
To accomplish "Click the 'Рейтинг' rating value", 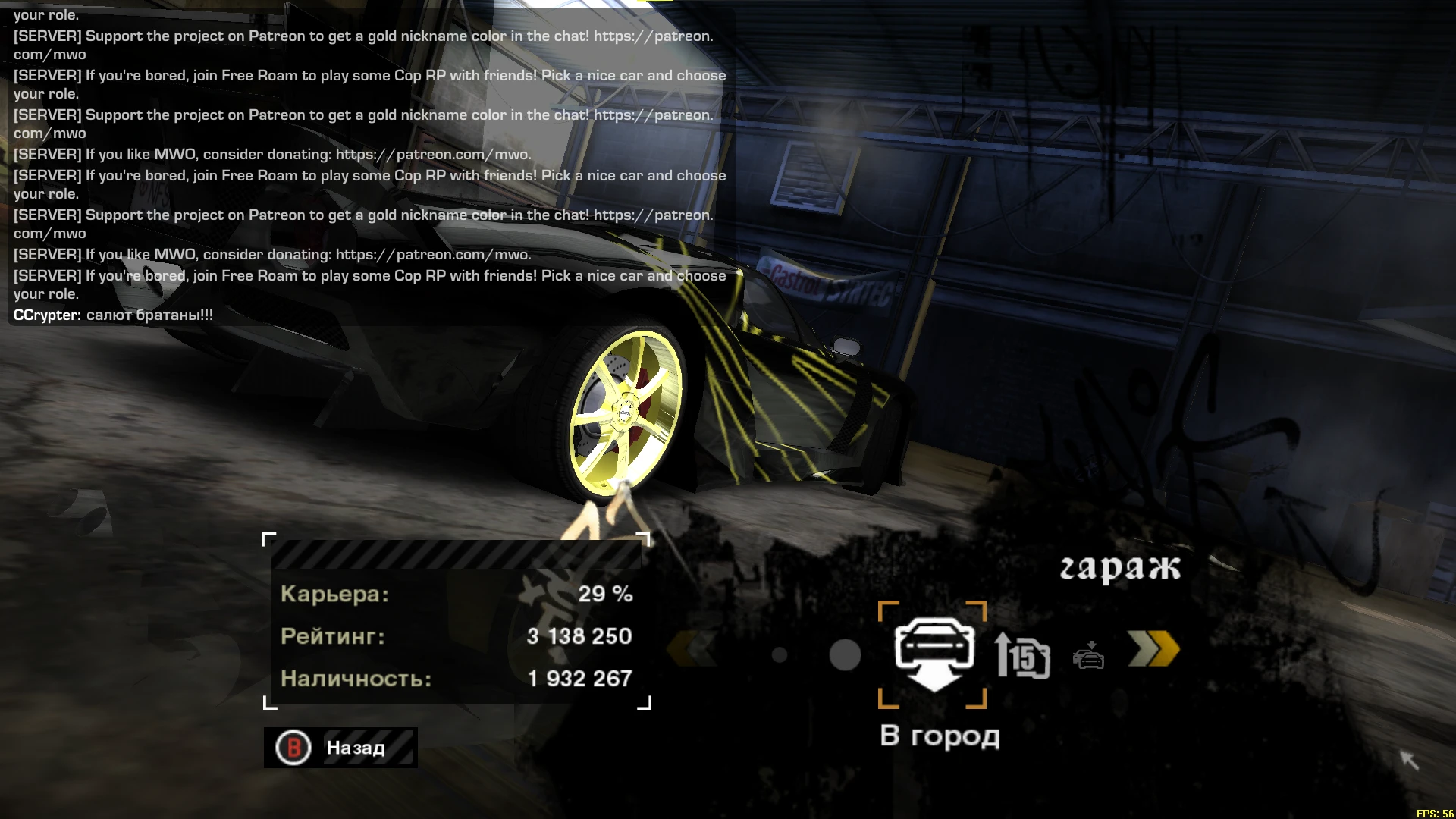I will [x=579, y=636].
